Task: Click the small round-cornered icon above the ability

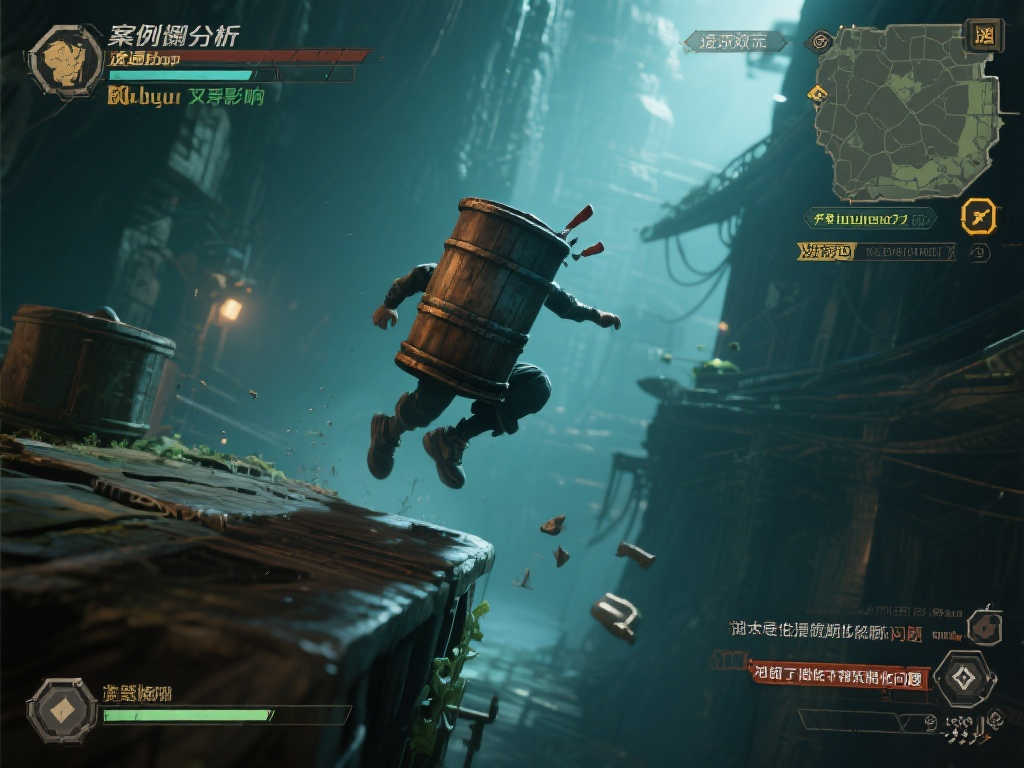Action: [x=985, y=627]
